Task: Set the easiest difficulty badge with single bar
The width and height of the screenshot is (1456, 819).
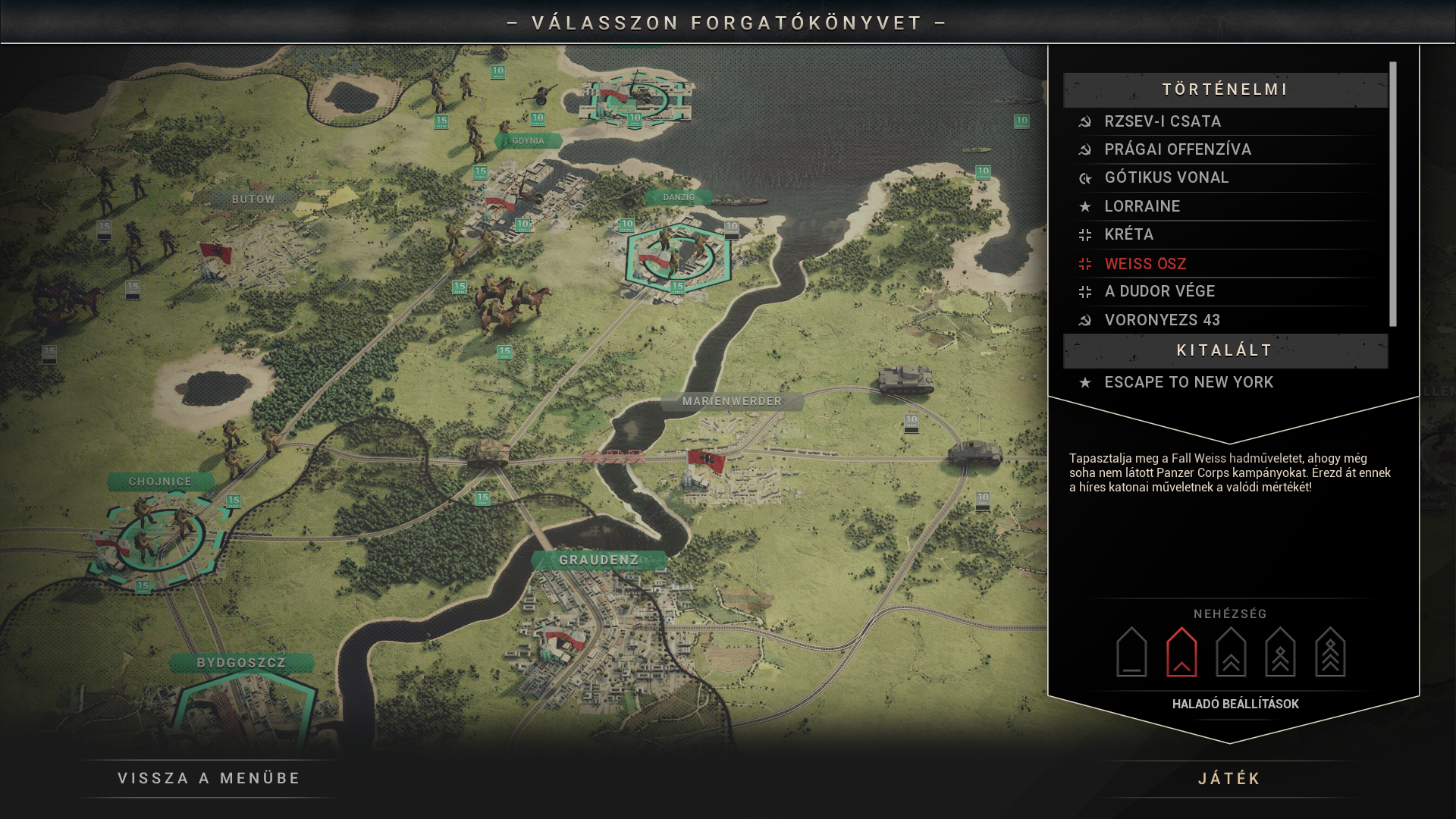Action: tap(1131, 652)
